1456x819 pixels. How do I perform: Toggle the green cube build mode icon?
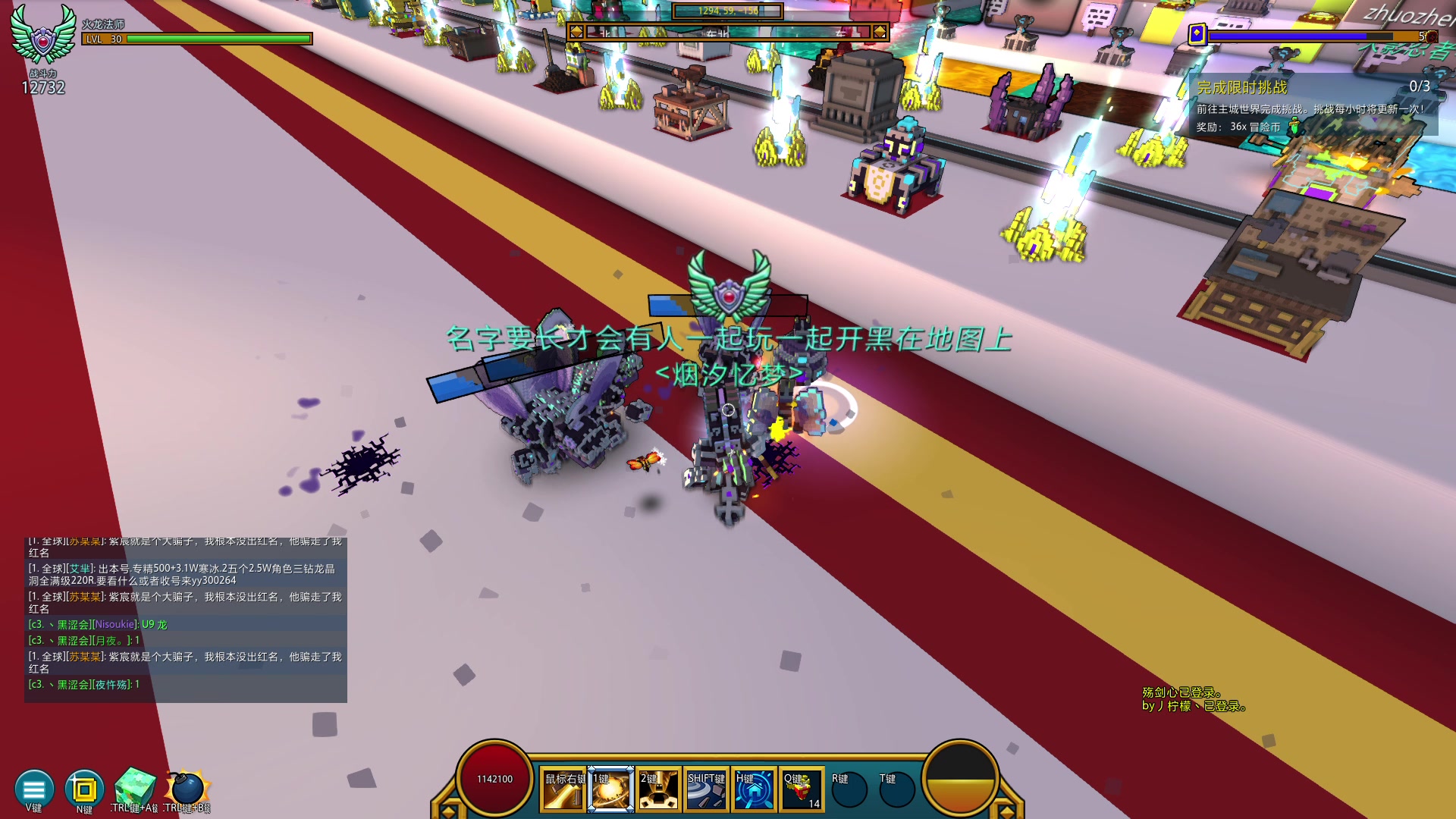pos(135,789)
